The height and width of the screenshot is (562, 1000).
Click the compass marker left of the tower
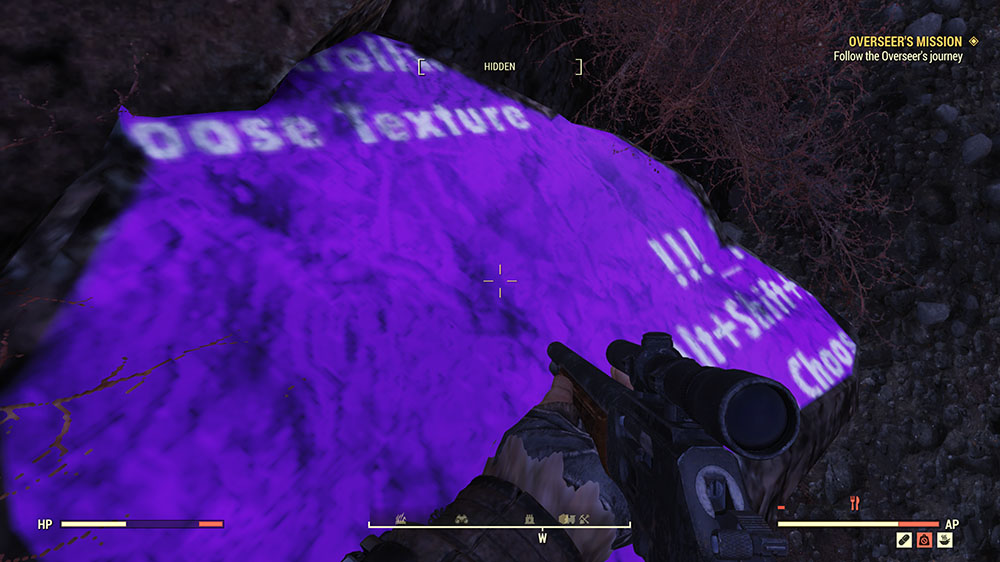click(463, 518)
